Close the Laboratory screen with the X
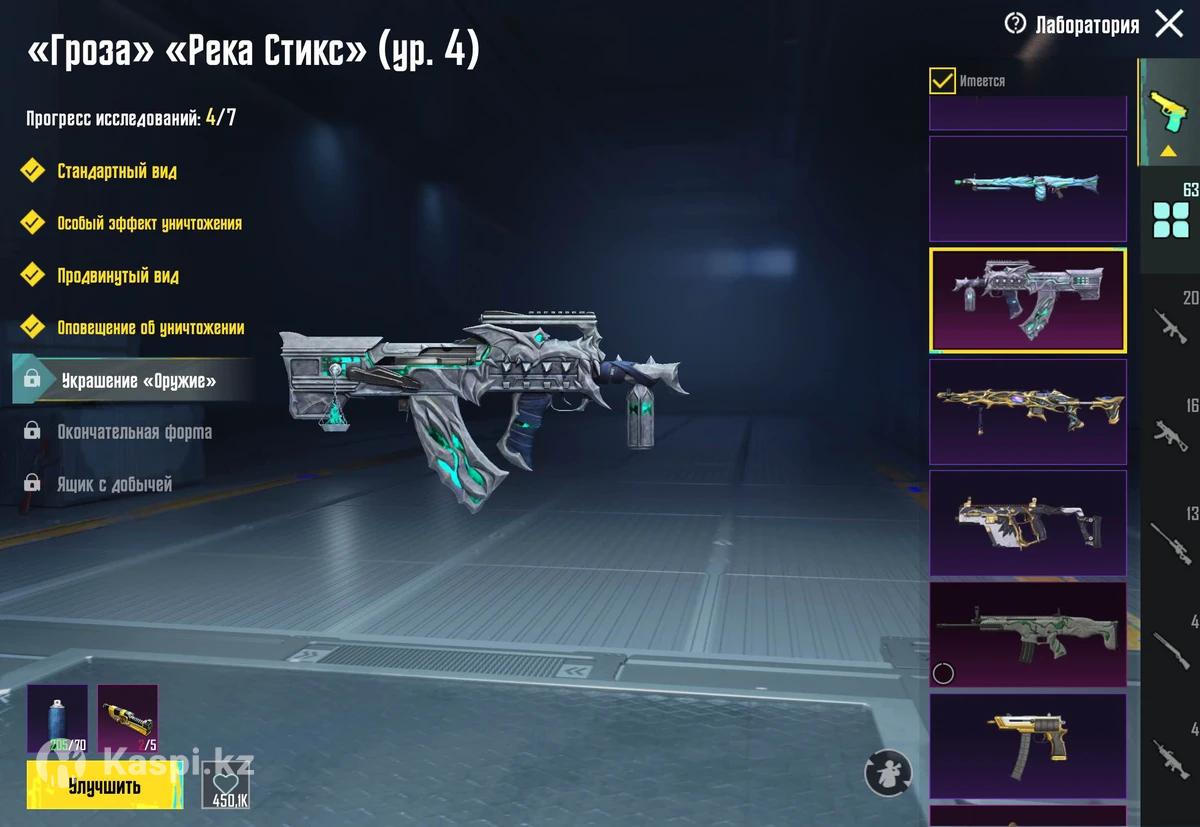 (1169, 24)
